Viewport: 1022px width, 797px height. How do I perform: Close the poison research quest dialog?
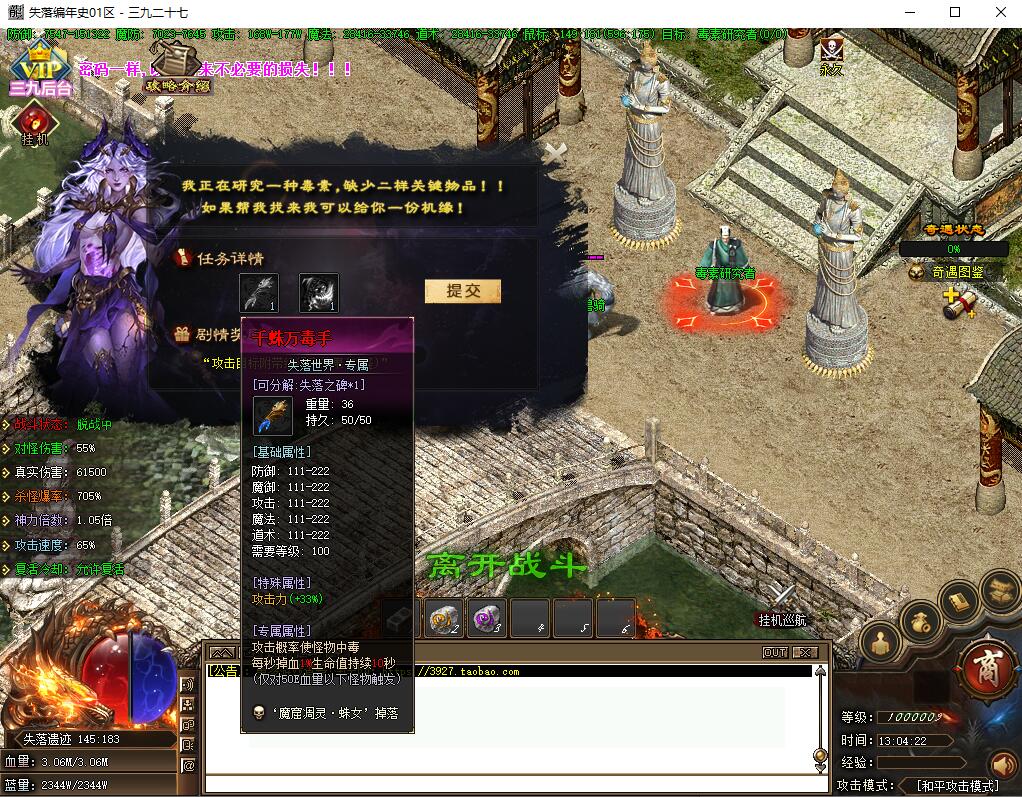(553, 152)
